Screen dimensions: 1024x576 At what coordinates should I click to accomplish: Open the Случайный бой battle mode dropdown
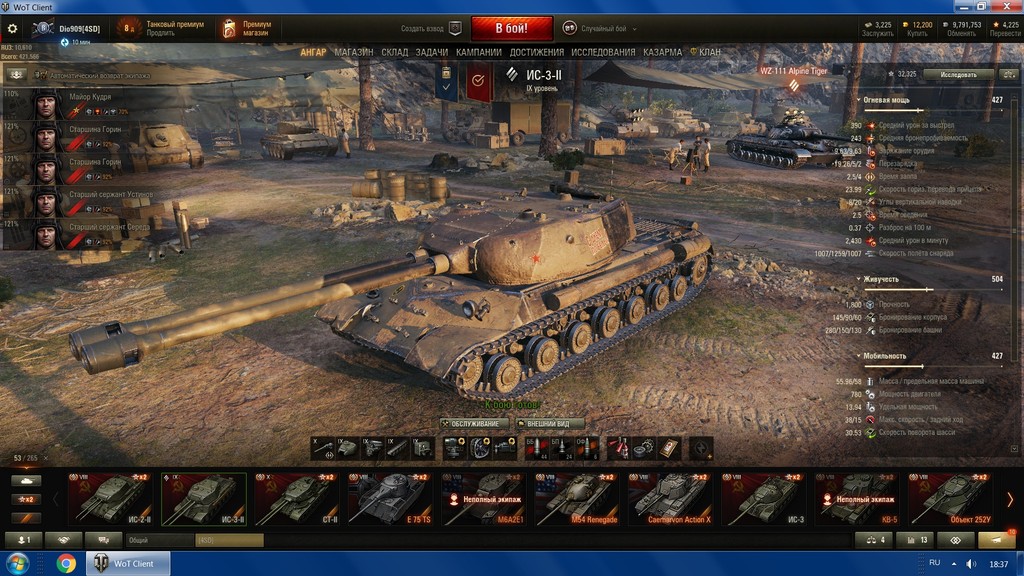point(600,28)
